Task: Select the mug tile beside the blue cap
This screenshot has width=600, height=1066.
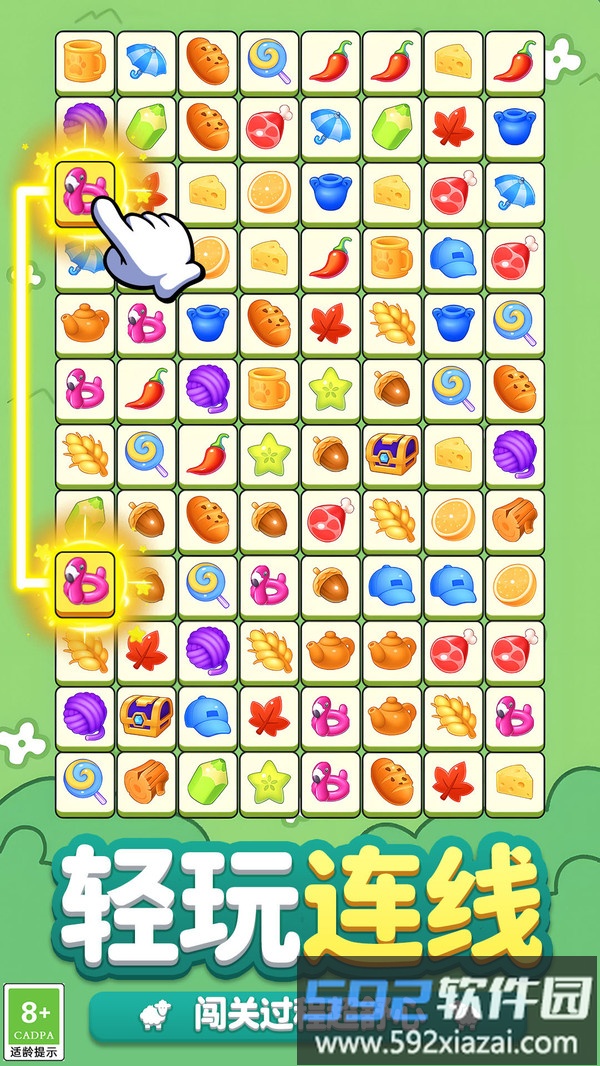Action: click(x=392, y=258)
